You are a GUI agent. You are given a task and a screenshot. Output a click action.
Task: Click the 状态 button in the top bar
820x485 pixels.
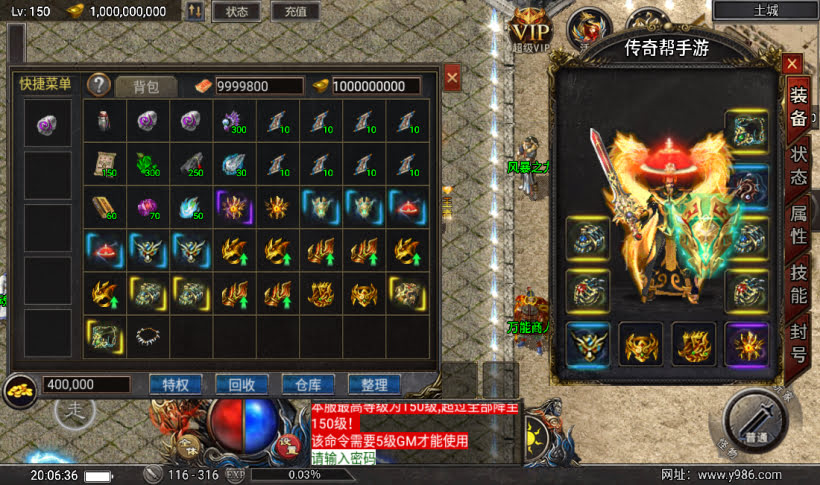pyautogui.click(x=236, y=12)
